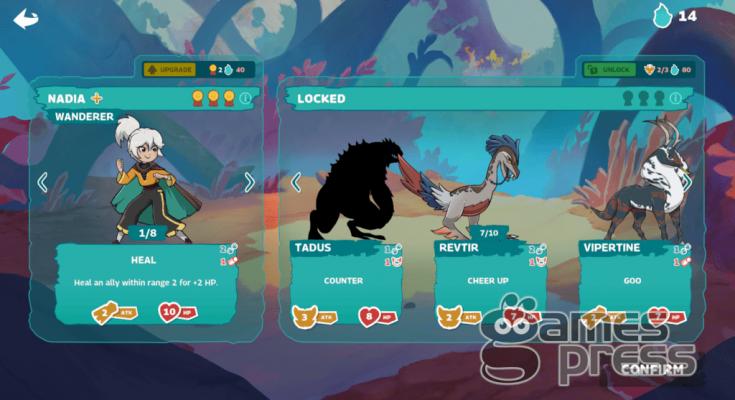The image size is (735, 400).
Task: Open Nadia's info icon
Action: [245, 98]
